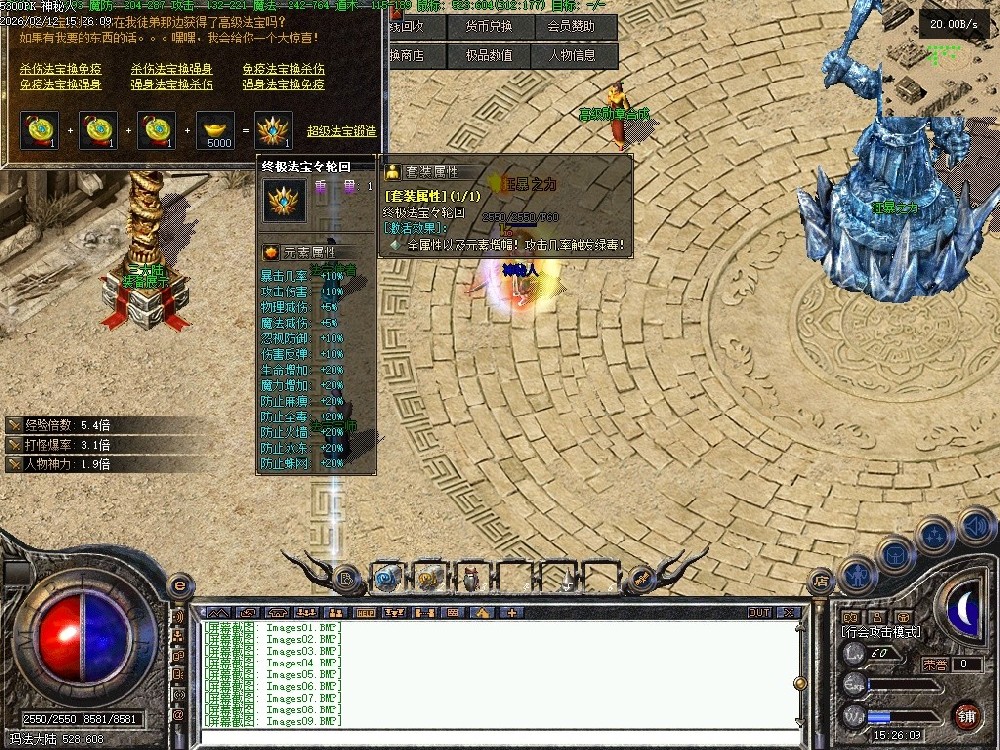Pick the 强身法宝换杀伤 option
1000x750 pixels.
[x=171, y=84]
